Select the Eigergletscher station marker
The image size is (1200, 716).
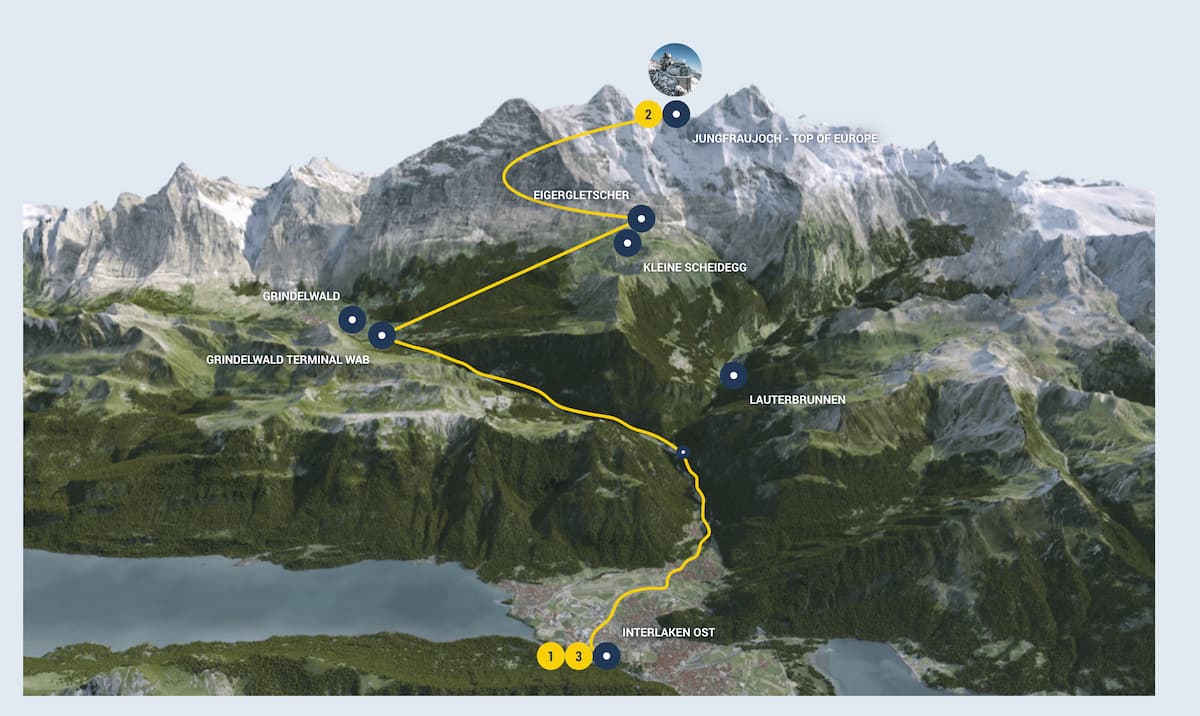[641, 218]
